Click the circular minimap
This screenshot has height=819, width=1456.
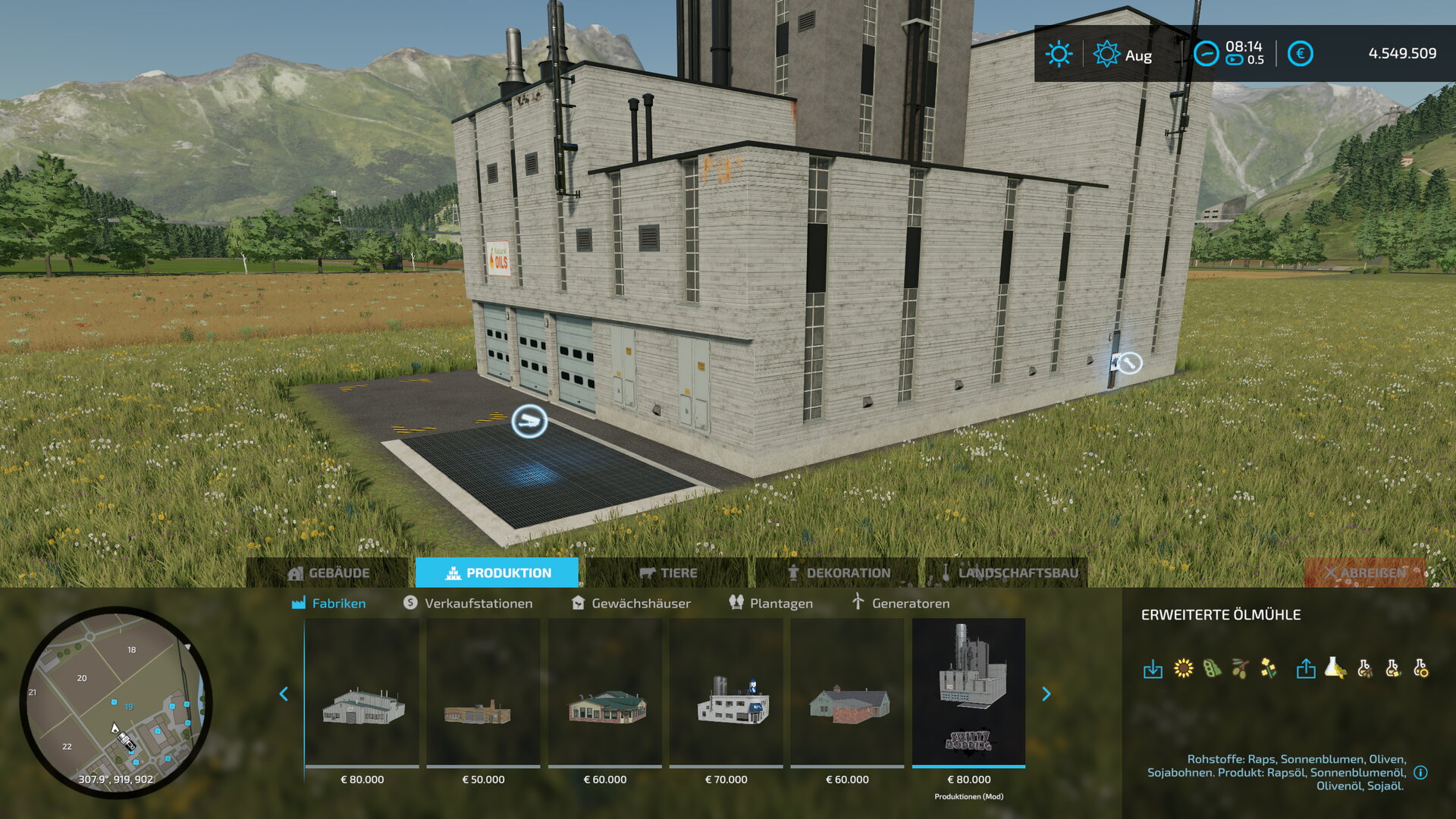pyautogui.click(x=116, y=701)
